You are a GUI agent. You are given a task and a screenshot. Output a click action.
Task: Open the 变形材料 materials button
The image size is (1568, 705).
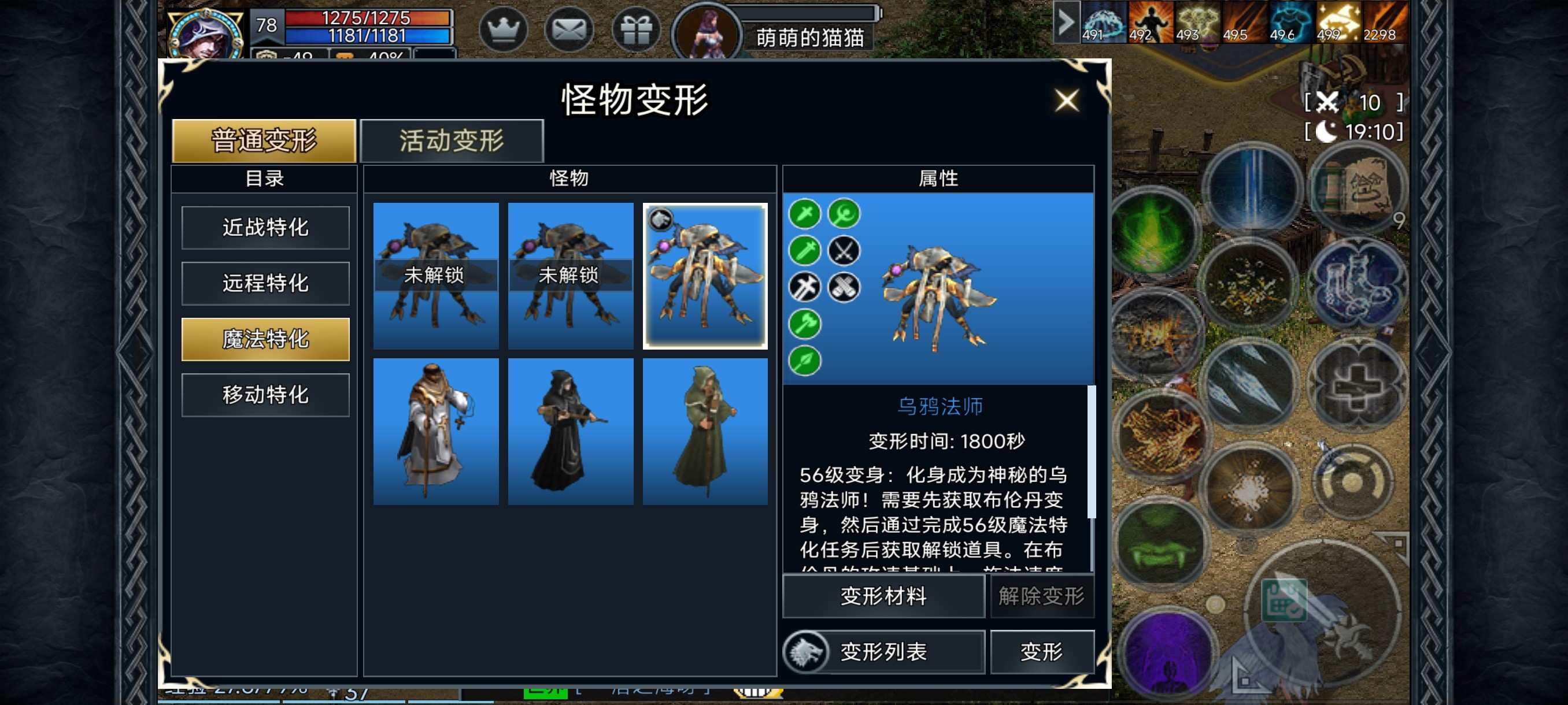[883, 596]
